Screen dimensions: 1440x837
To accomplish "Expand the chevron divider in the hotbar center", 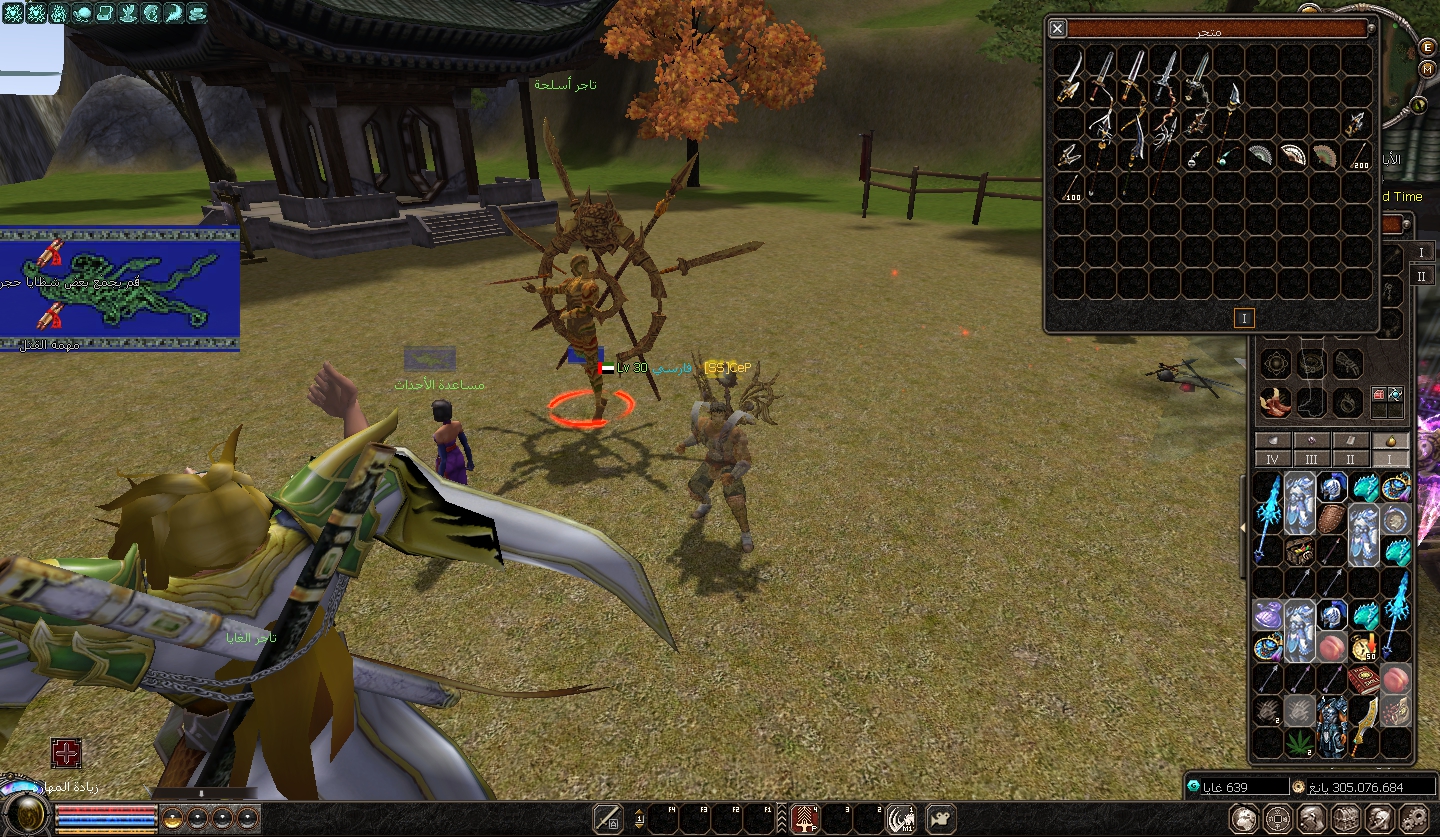I will 782,818.
